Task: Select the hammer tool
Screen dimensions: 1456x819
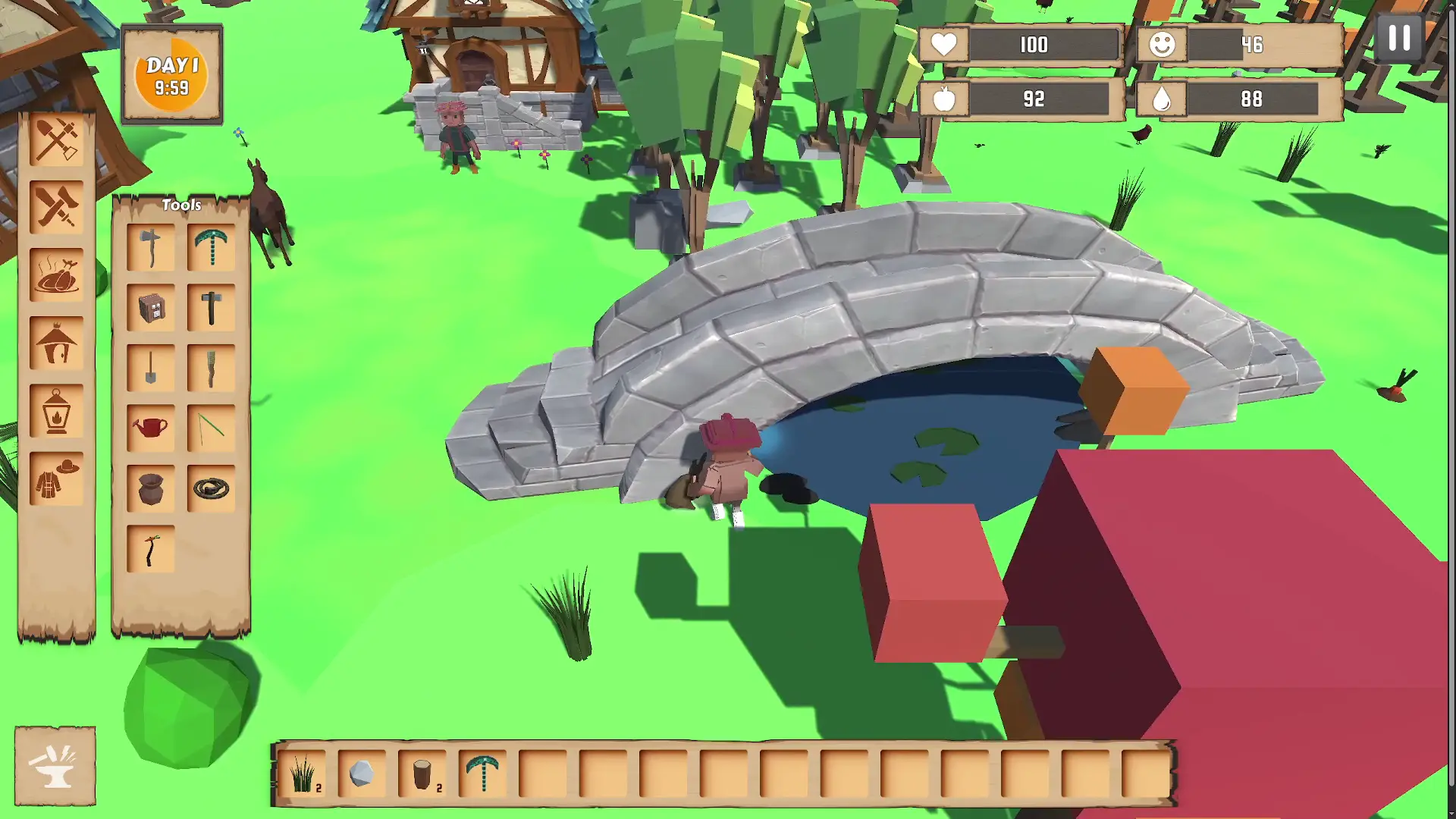Action: (x=210, y=307)
